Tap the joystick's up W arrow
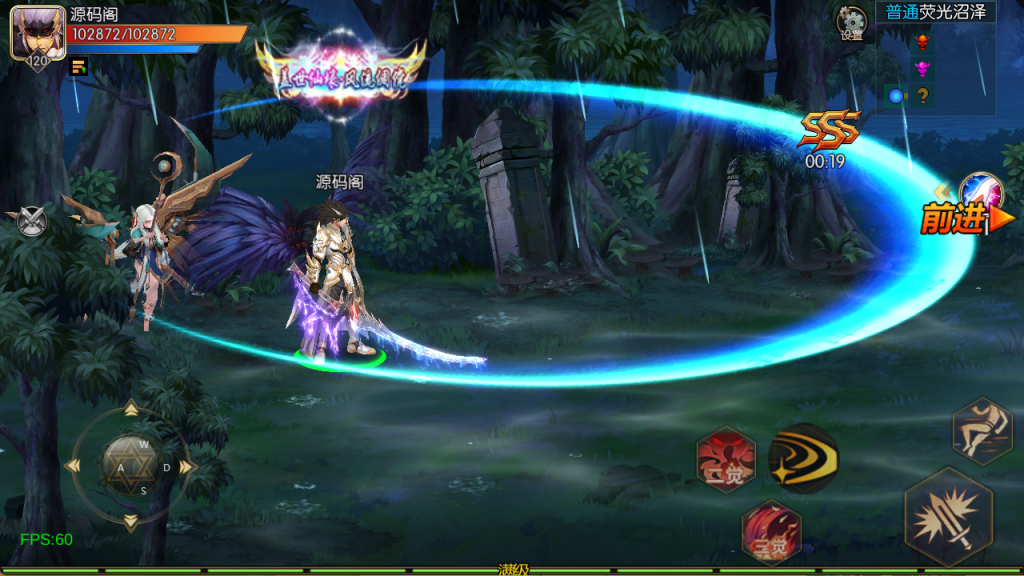The image size is (1024, 576). [x=130, y=409]
